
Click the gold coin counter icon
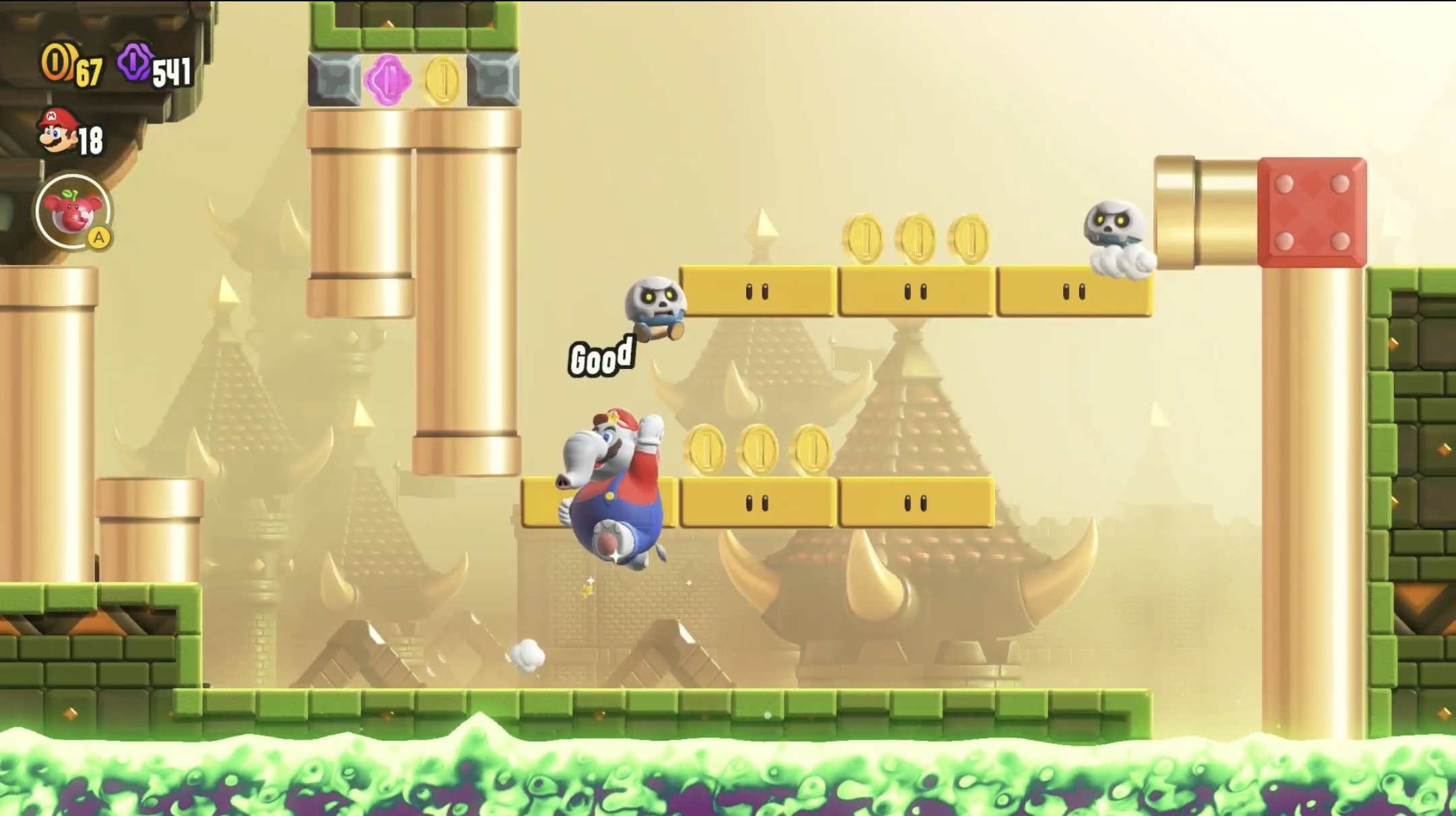click(59, 65)
